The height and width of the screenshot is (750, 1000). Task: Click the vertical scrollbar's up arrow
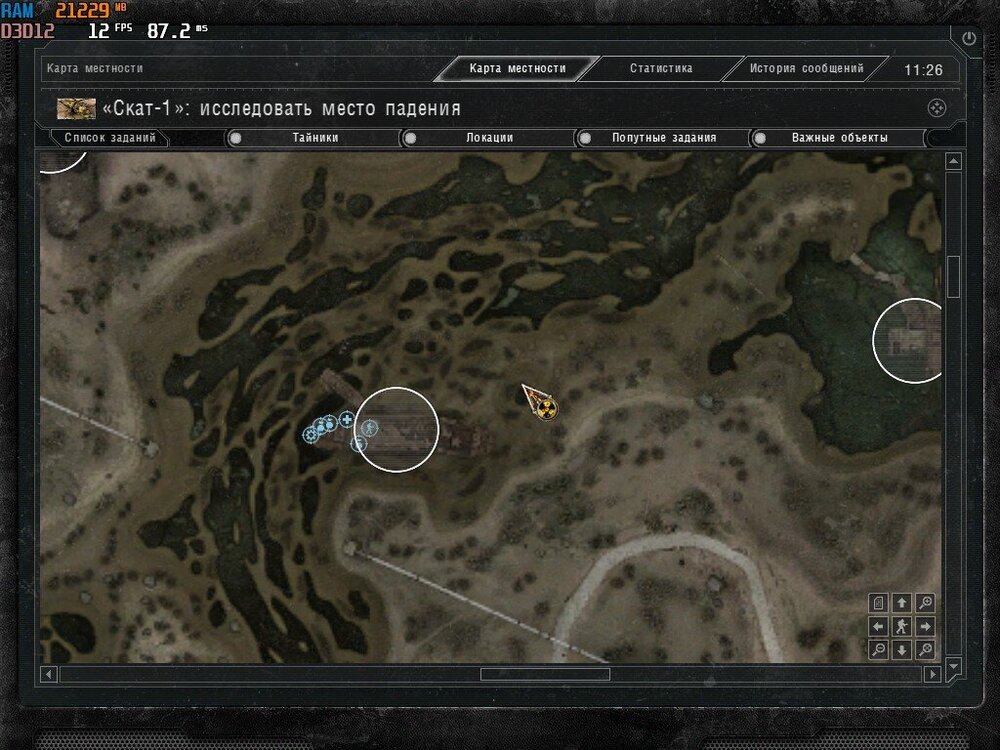click(953, 162)
